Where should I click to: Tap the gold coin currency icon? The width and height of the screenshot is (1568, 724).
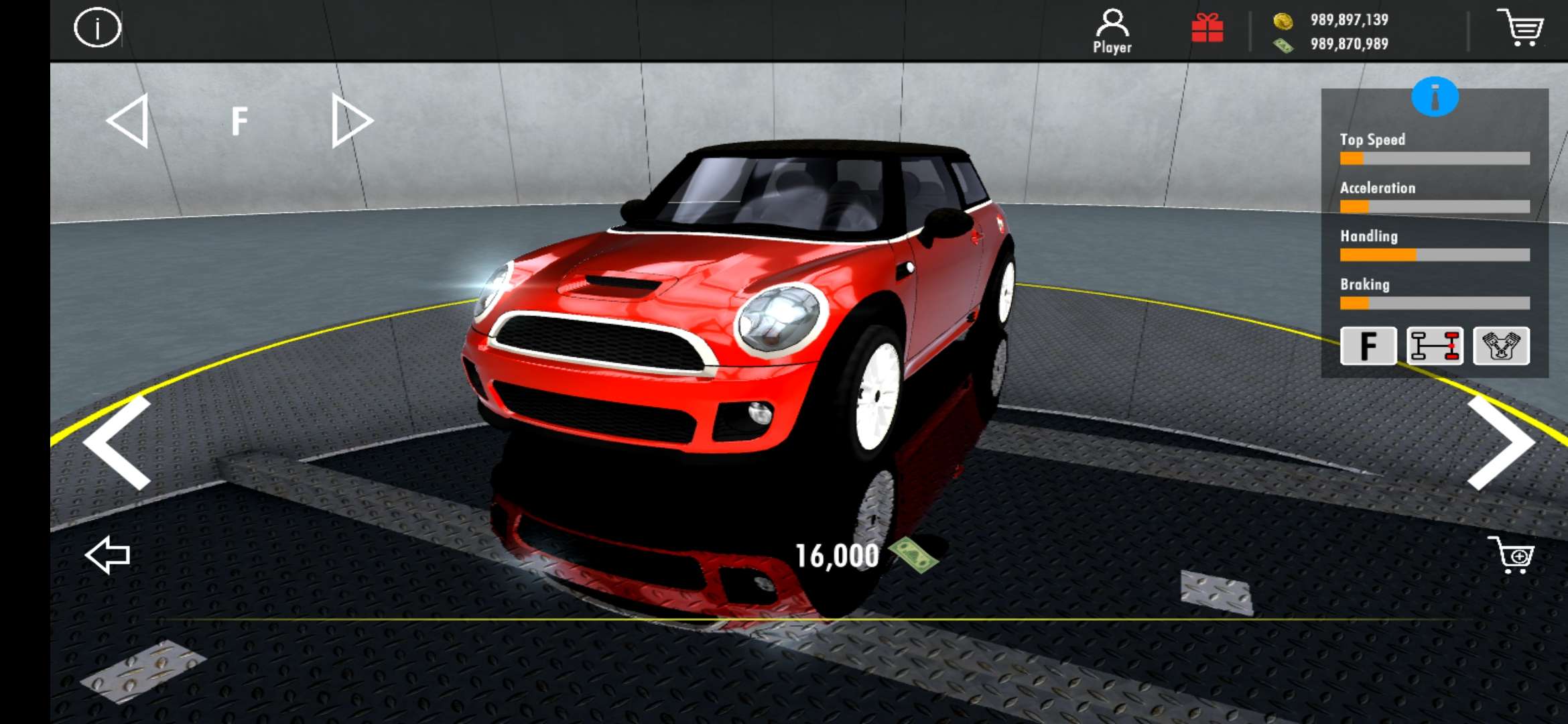(x=1285, y=21)
